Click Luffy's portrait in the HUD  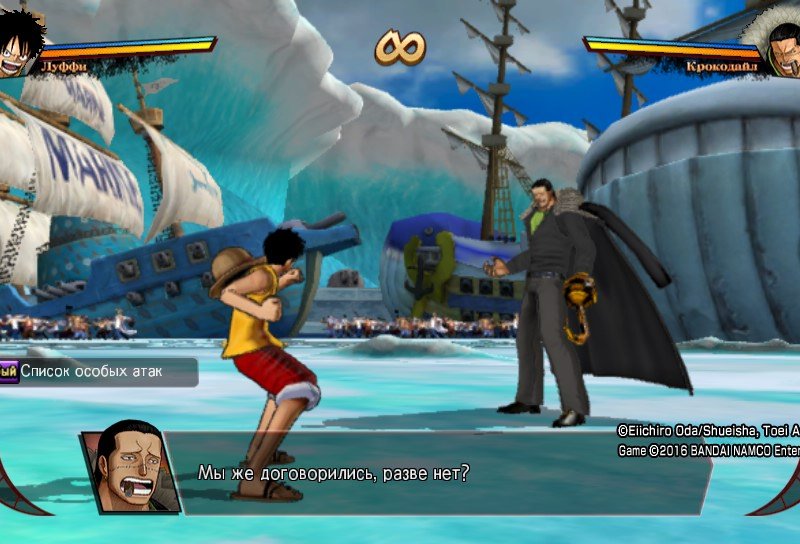click(x=20, y=43)
